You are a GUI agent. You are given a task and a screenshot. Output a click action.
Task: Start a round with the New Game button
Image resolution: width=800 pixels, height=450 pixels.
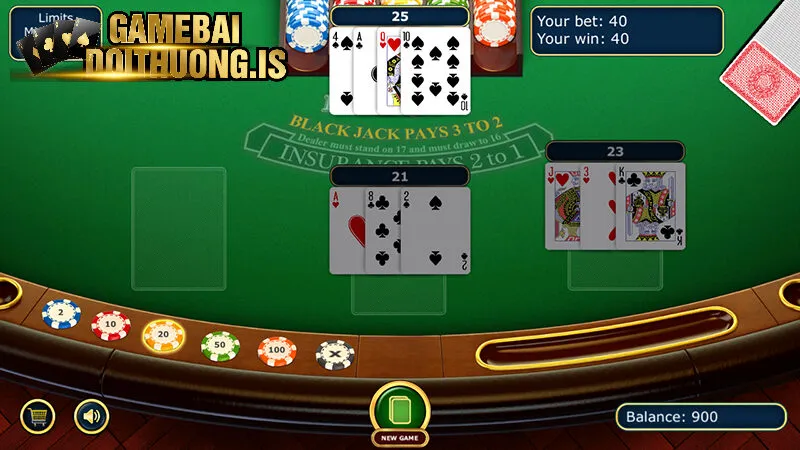pos(400,412)
